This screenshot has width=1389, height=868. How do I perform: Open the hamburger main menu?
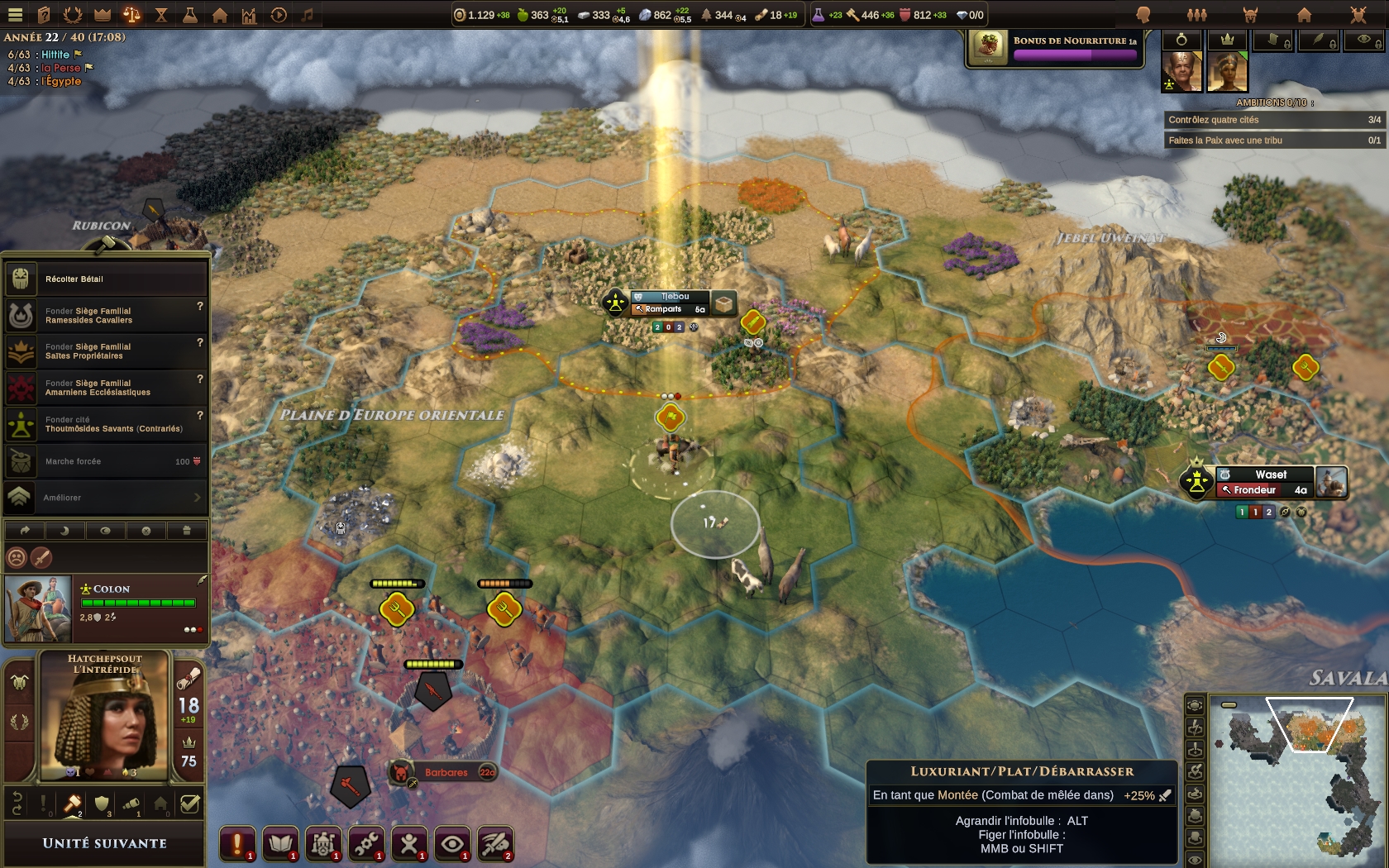point(15,14)
